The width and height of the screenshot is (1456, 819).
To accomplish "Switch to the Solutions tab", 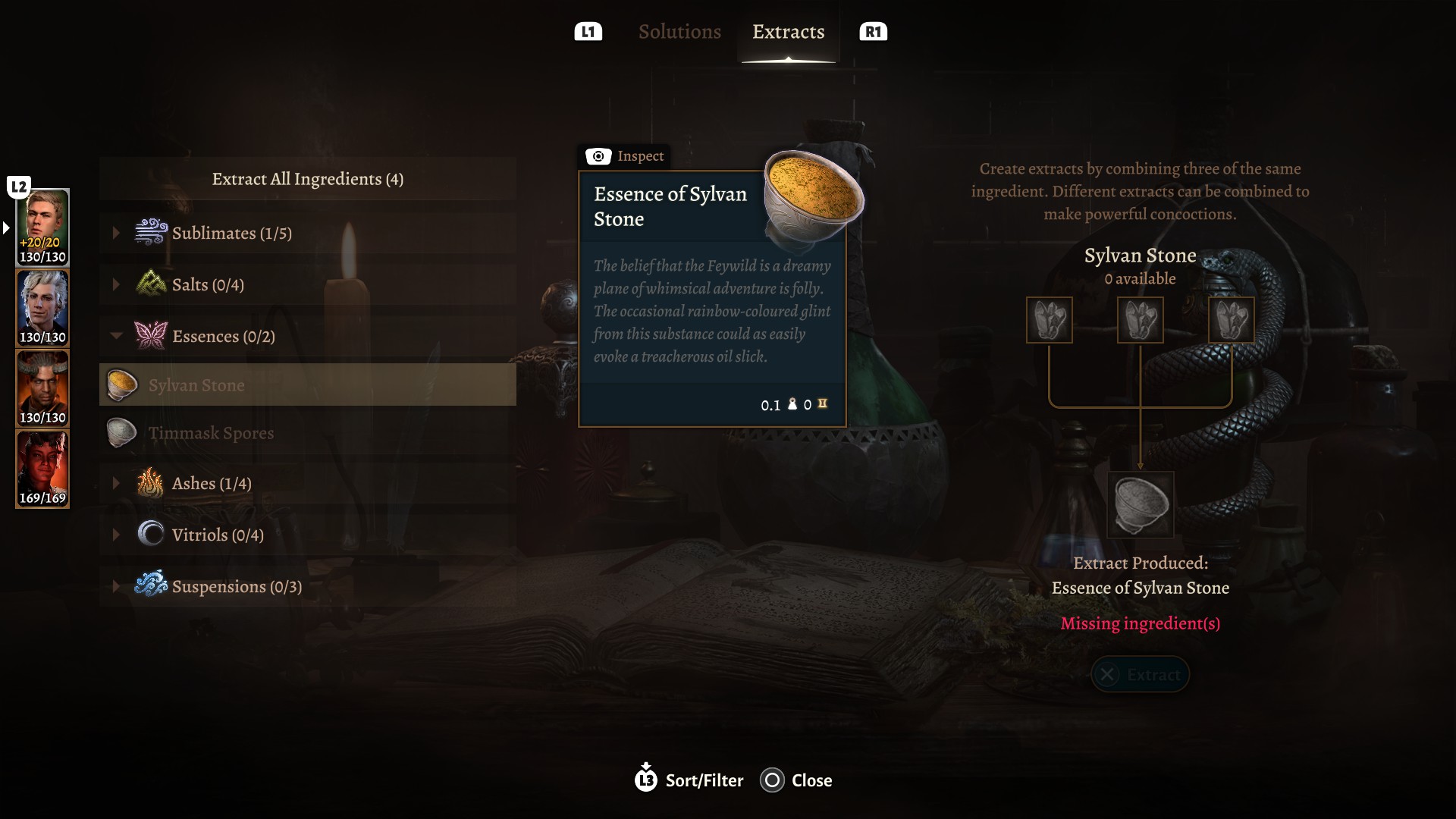I will click(x=679, y=32).
